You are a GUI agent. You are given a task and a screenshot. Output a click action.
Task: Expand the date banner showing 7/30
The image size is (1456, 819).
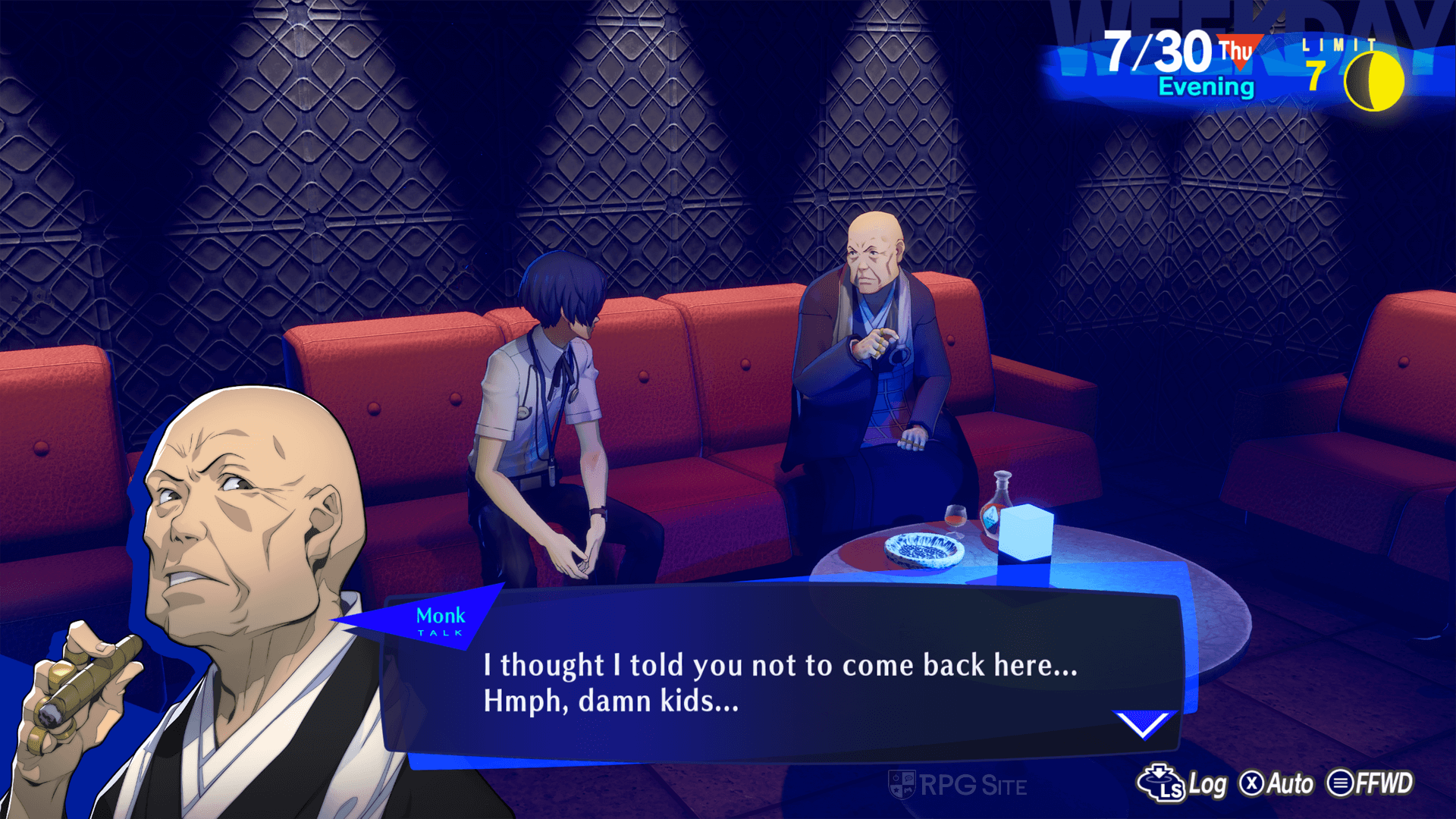(x=1156, y=53)
